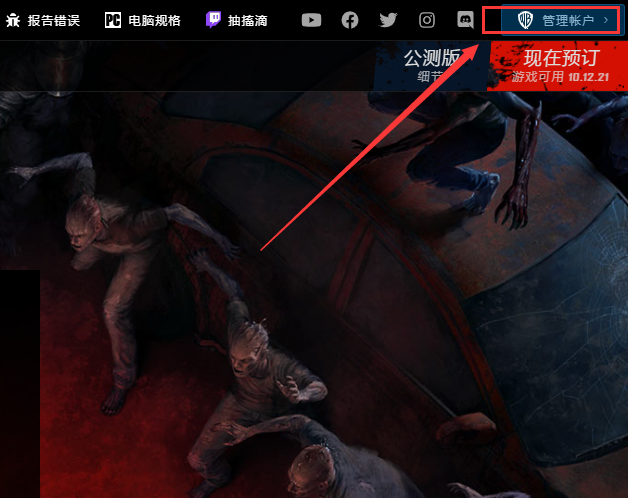Select the red 现在预订 pre-order button

[558, 66]
